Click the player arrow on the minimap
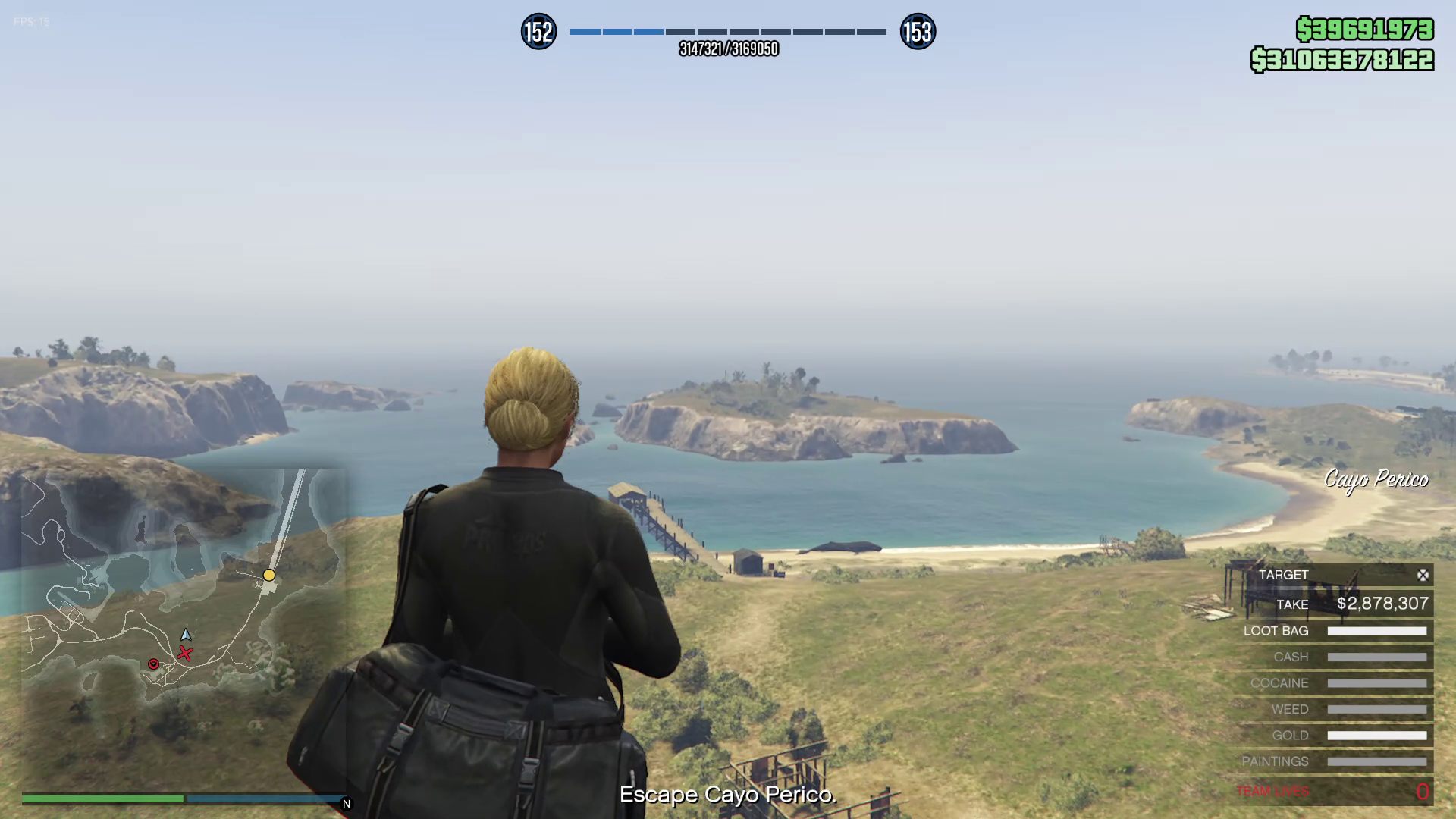 click(x=186, y=635)
